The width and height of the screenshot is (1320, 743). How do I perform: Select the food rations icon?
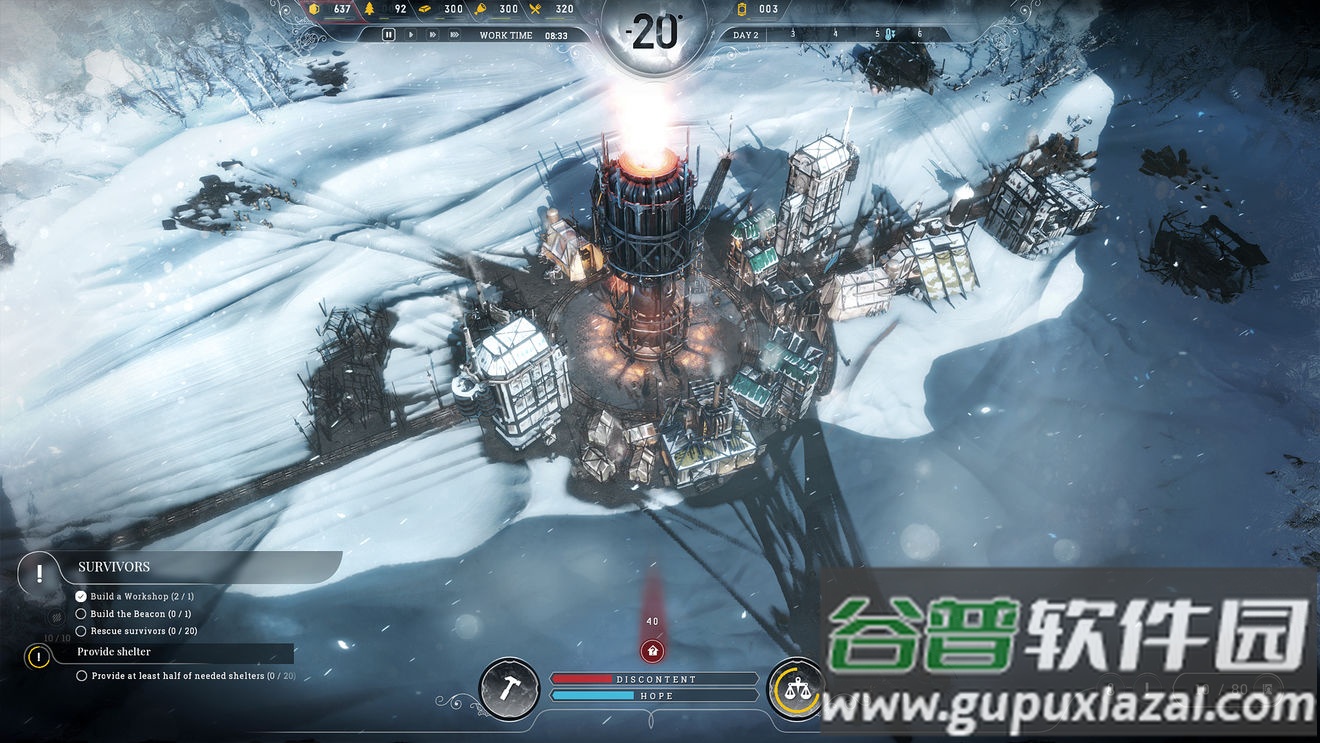point(537,9)
